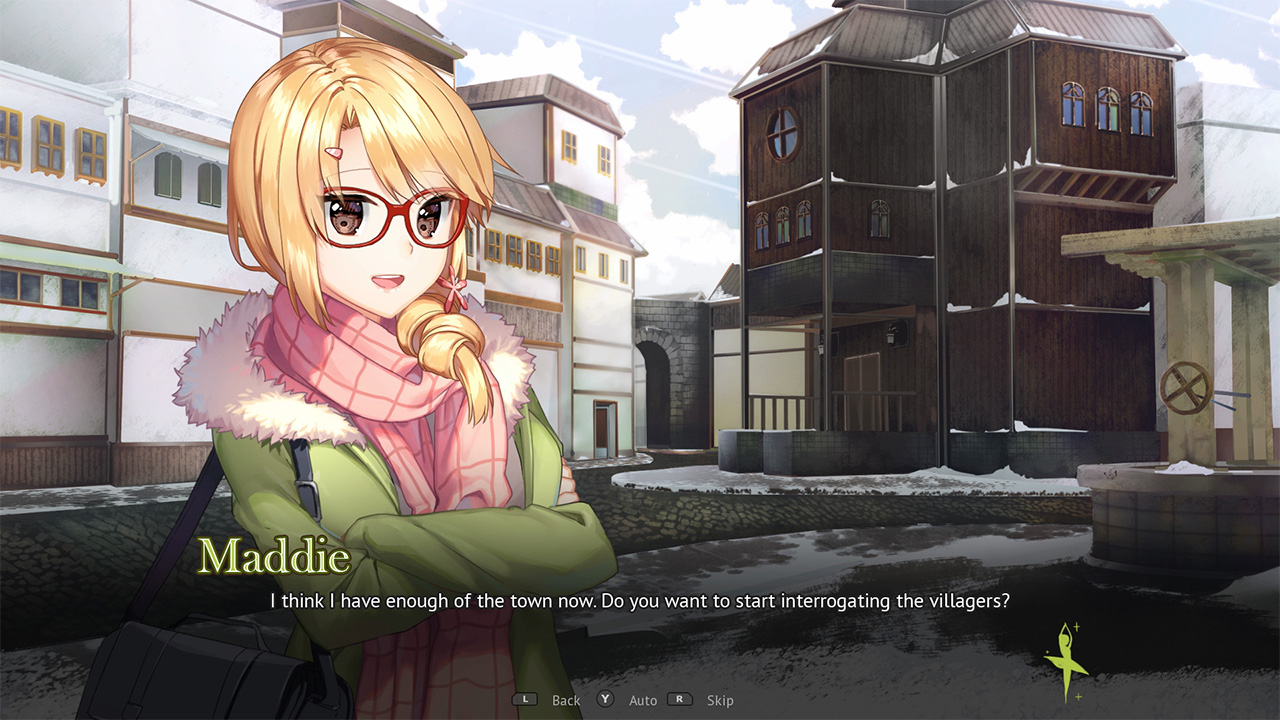
Task: Select Back to rewind dialogue
Action: point(565,700)
